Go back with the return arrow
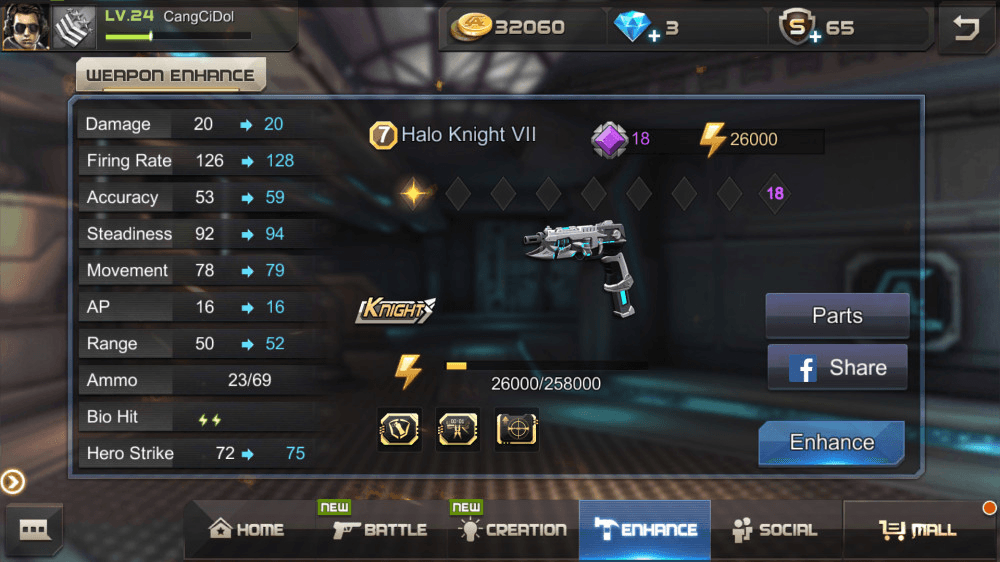The image size is (1000, 562). click(966, 28)
